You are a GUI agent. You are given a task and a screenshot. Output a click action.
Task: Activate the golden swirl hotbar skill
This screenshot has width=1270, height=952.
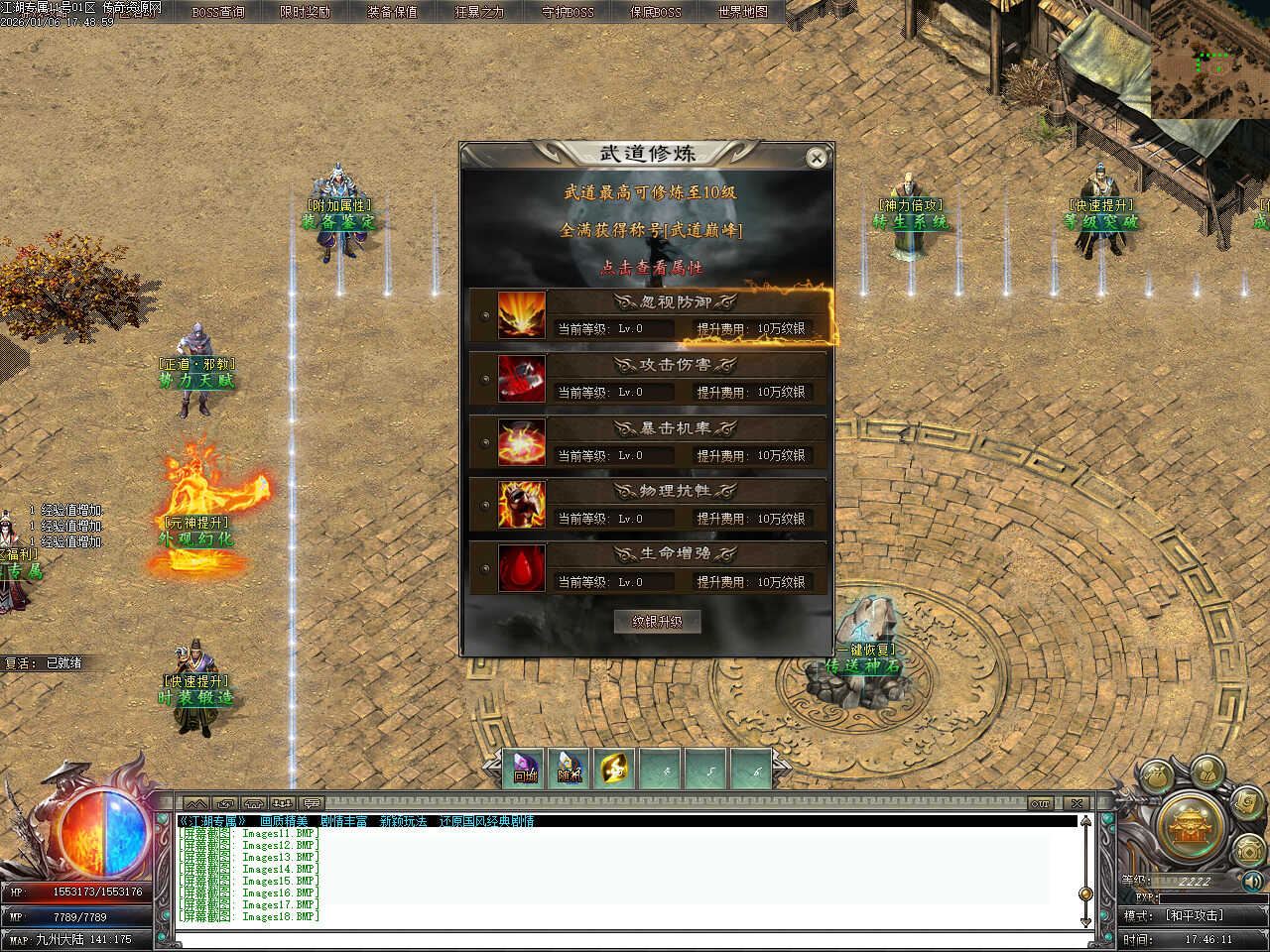(615, 769)
